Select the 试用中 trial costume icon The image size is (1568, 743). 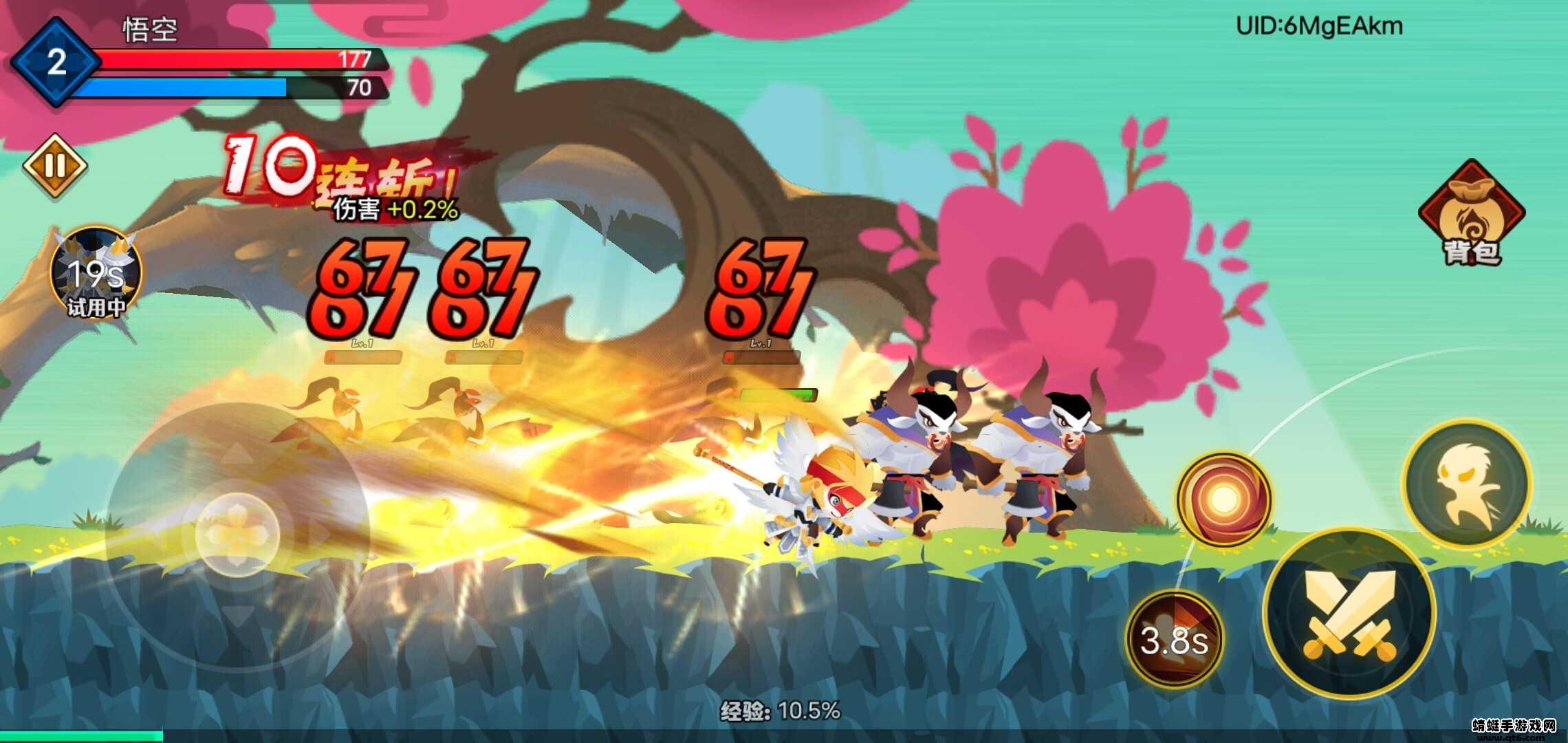pos(96,273)
